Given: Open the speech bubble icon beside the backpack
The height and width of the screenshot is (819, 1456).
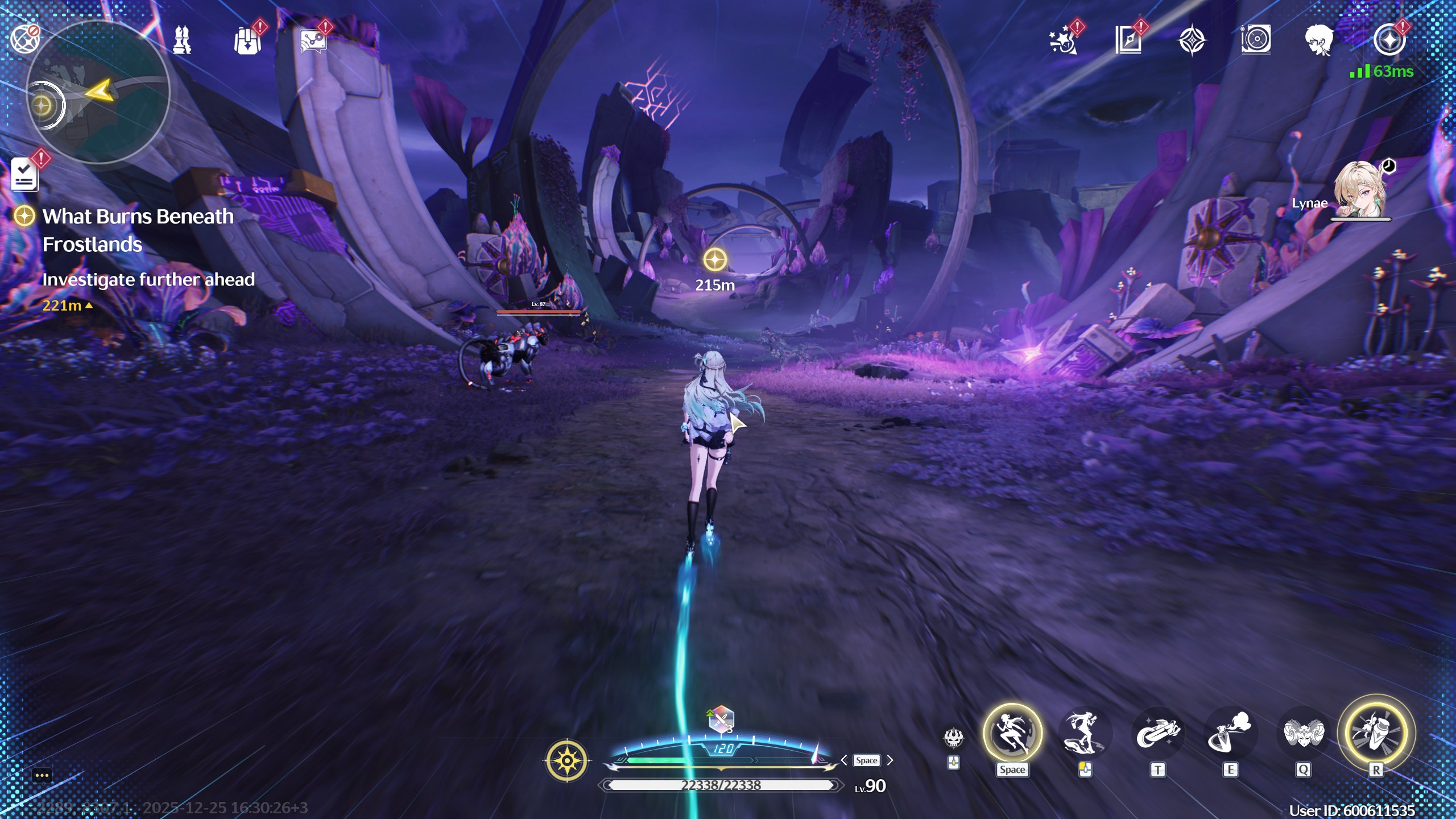Looking at the screenshot, I should coord(313,41).
